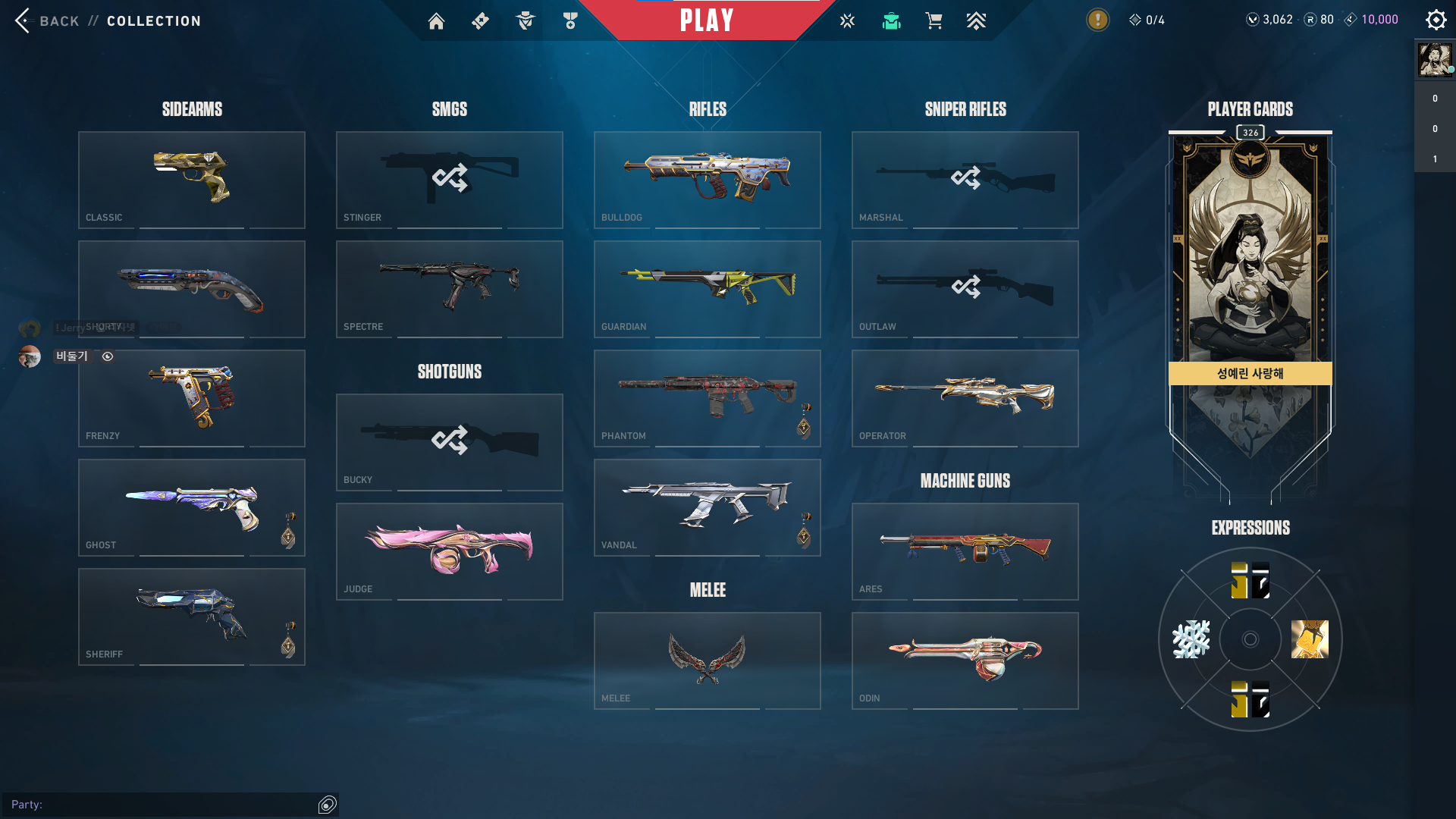Open the home icon tab

[436, 21]
